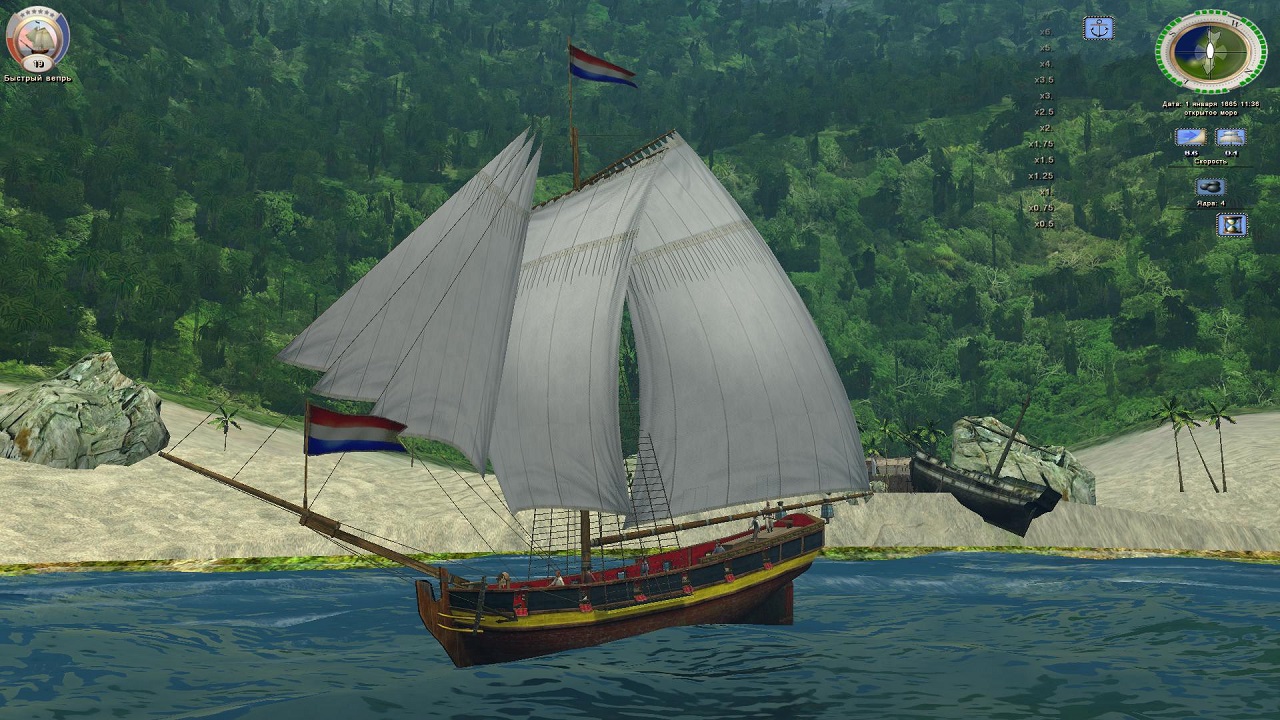Image resolution: width=1280 pixels, height=720 pixels.
Task: Choose the x1 time scale entry
Action: tap(1045, 191)
